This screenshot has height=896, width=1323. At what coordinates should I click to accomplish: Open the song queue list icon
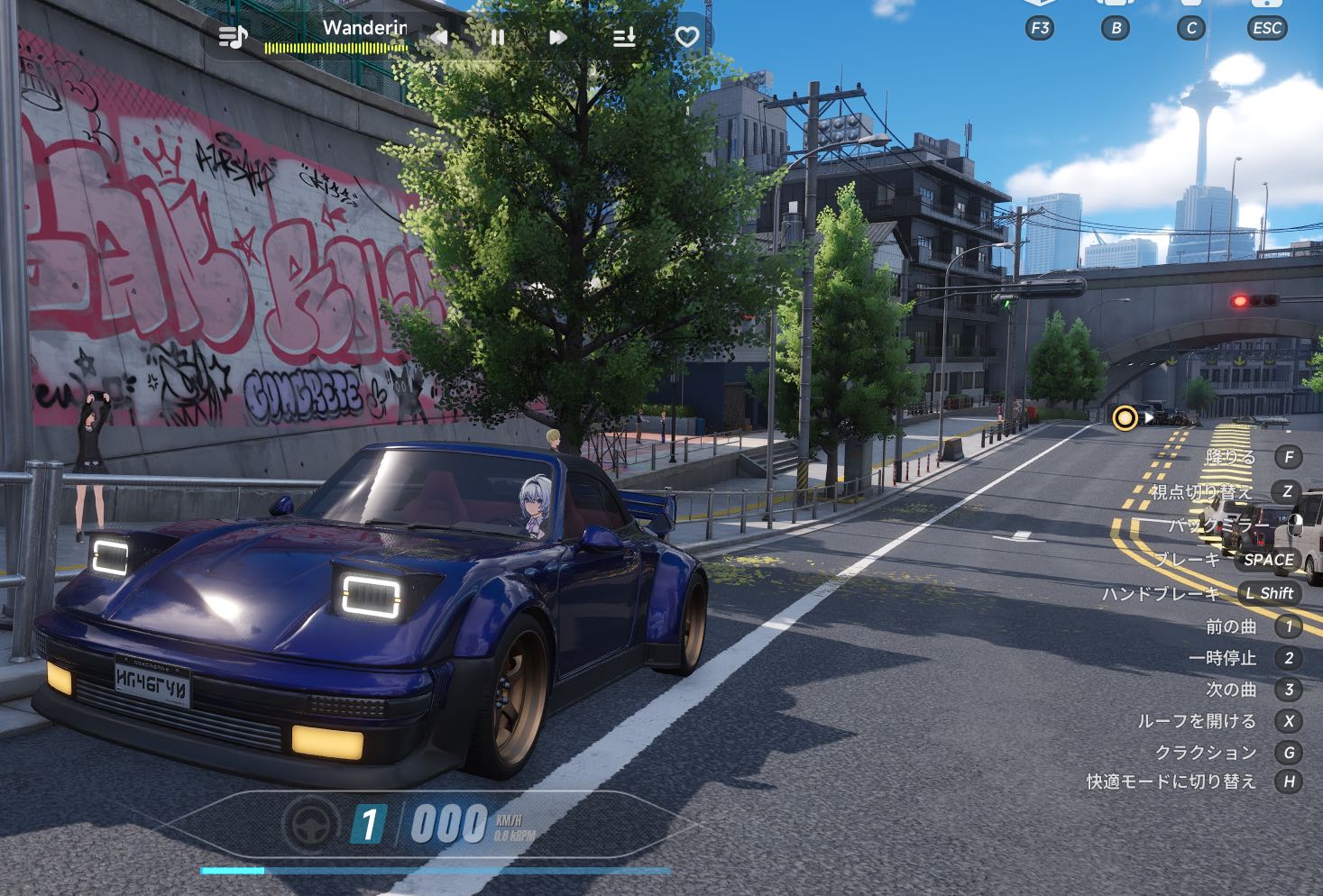(x=624, y=38)
